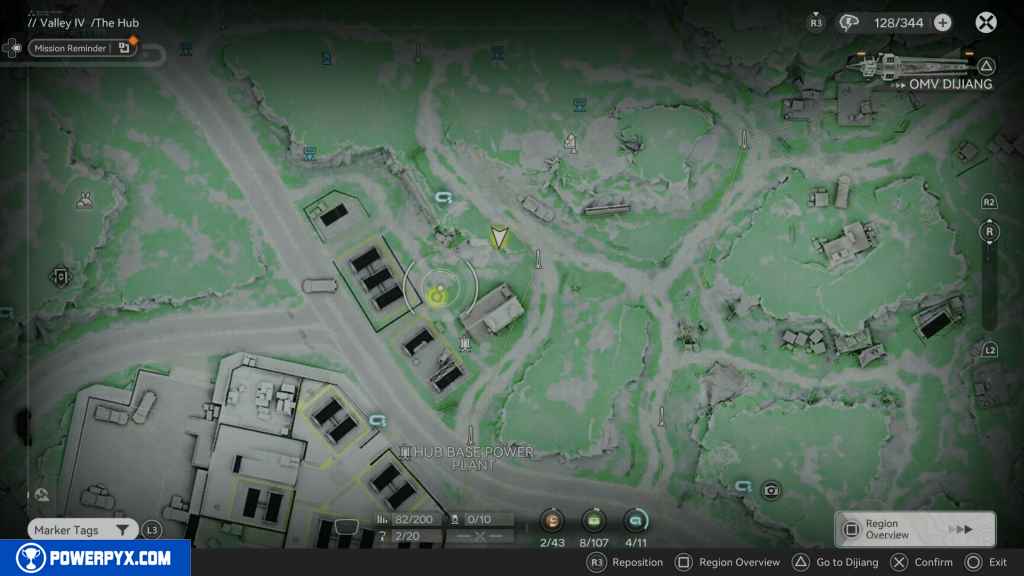Click the teal counter showing 4/11
Viewport: 1024px width, 576px height.
coord(636,521)
